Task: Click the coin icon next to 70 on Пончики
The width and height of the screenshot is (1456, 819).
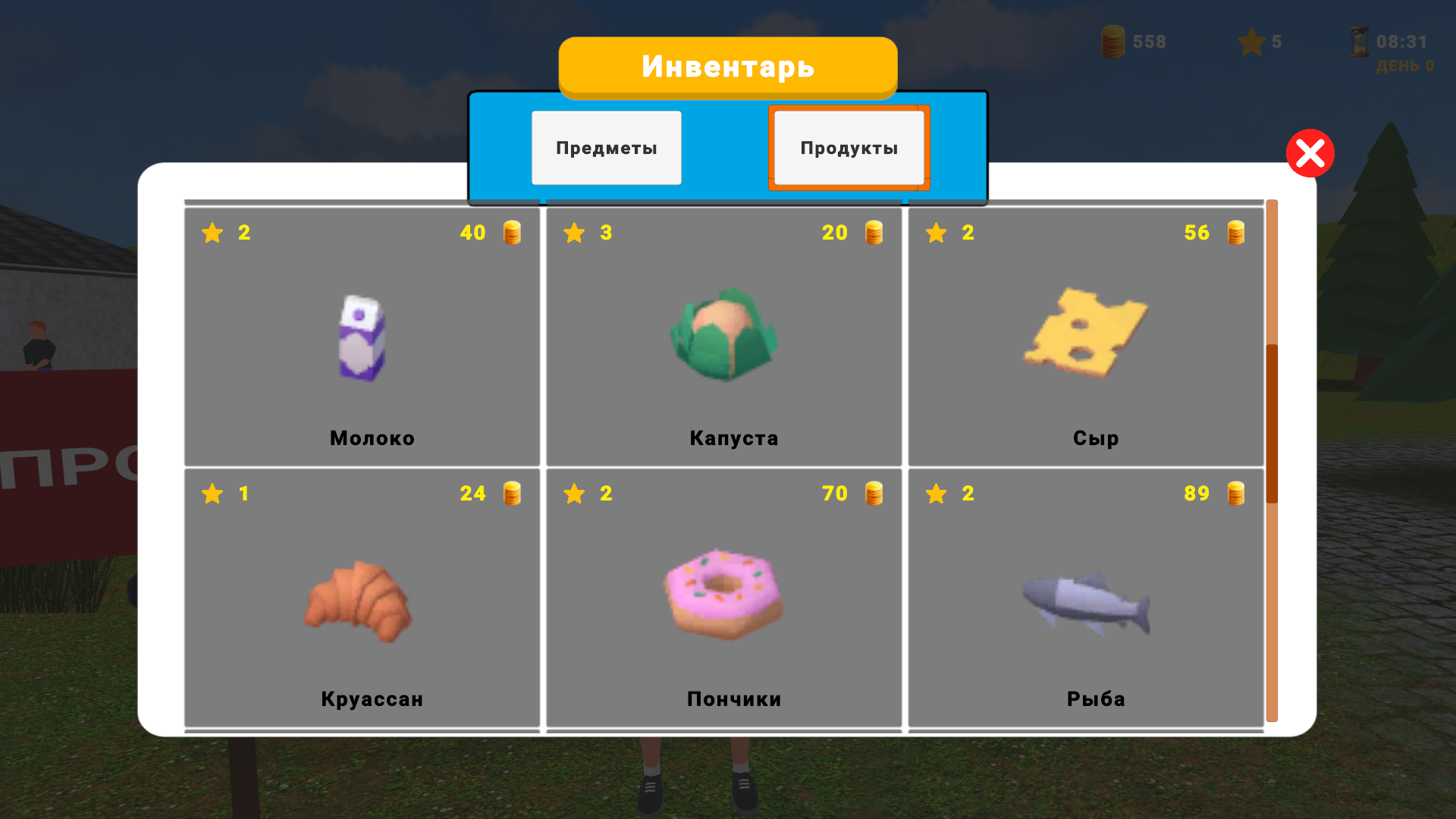Action: 873,493
